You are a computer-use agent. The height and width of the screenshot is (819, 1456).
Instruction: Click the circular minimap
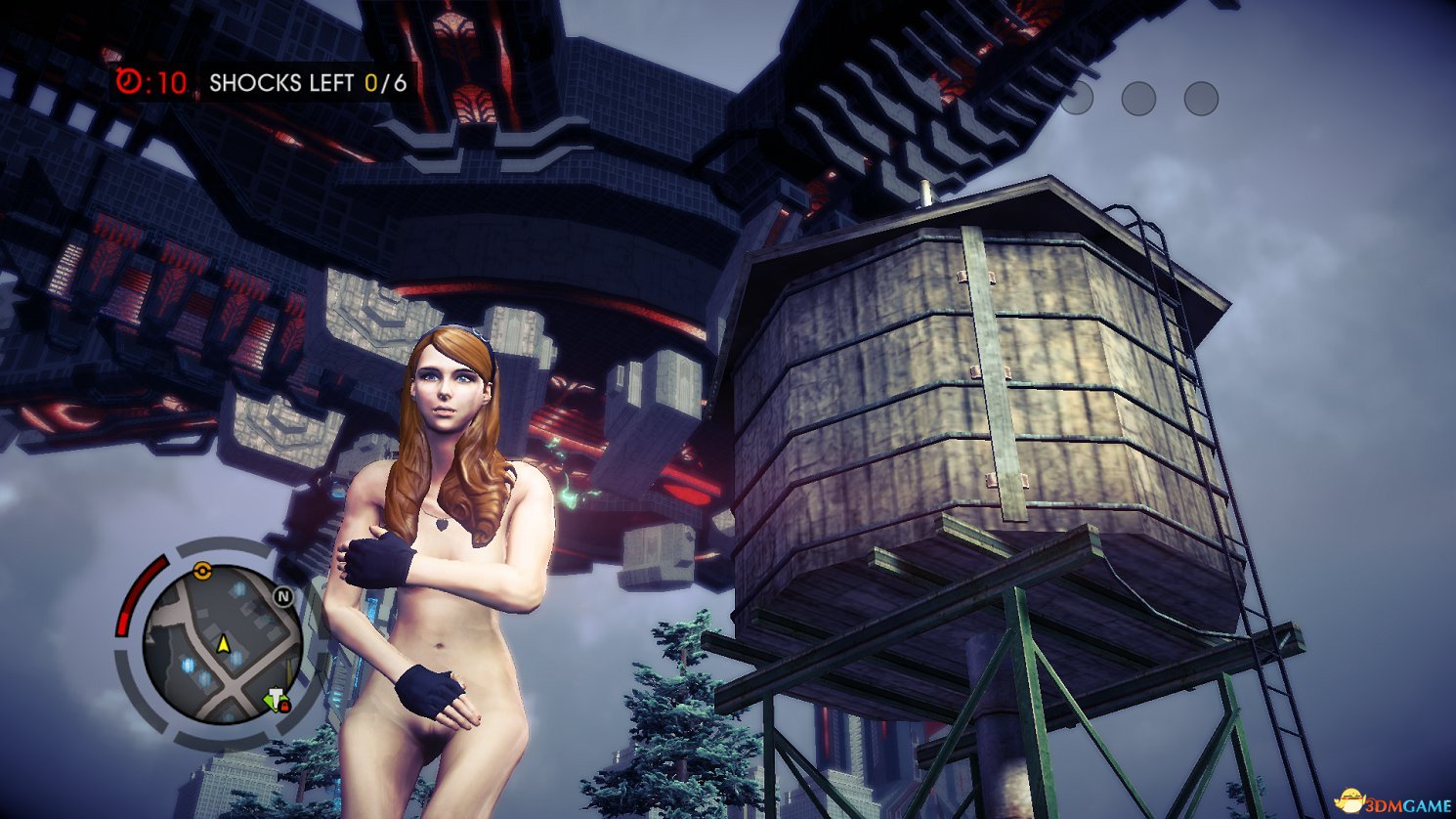(220, 643)
